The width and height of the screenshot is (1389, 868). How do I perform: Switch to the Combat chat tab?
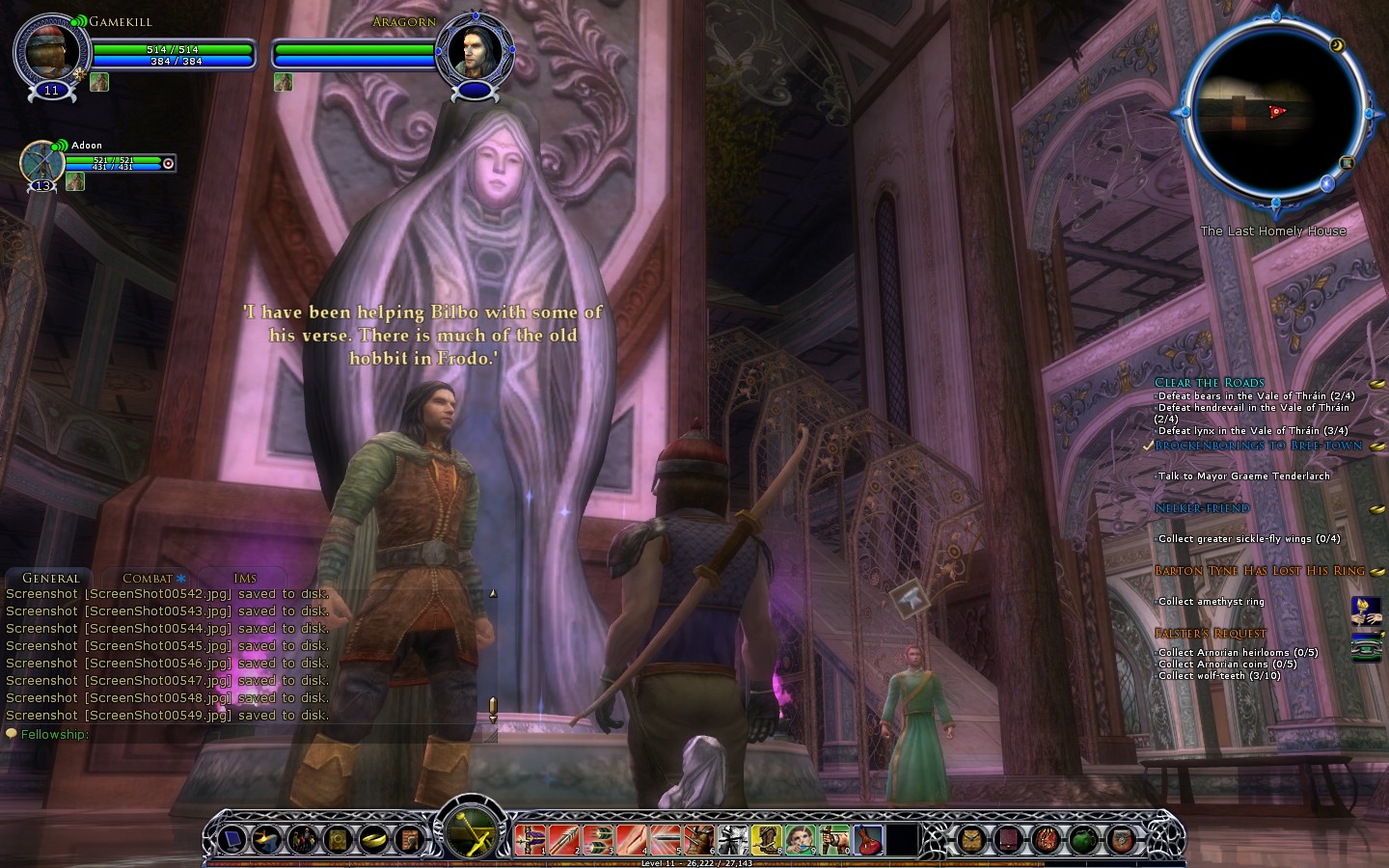tap(149, 578)
